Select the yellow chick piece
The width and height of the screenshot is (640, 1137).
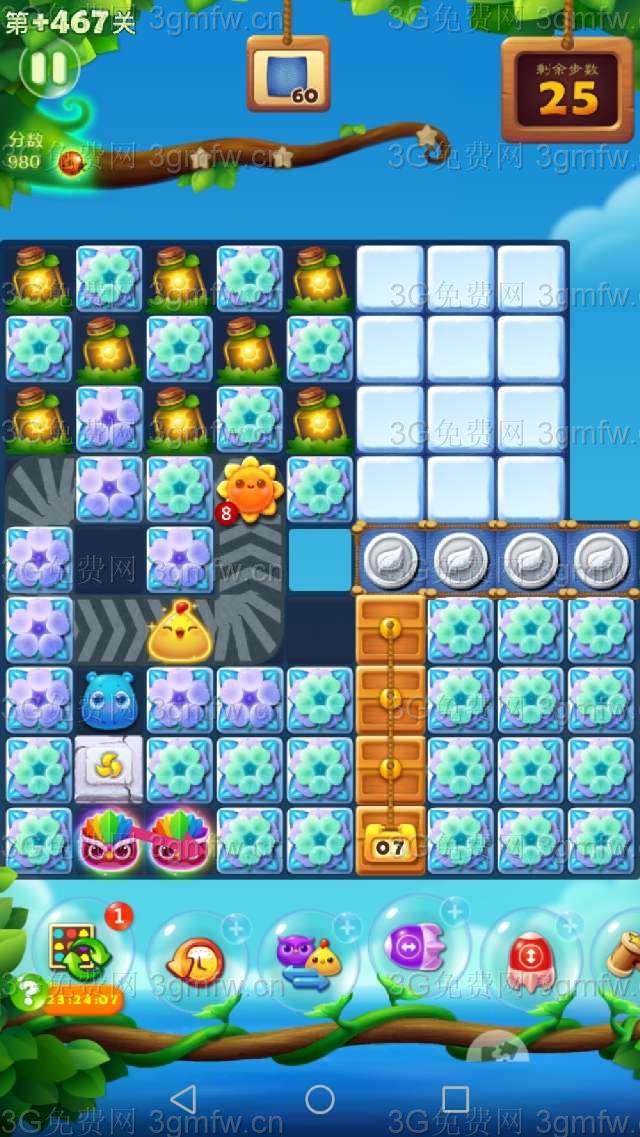(x=180, y=631)
